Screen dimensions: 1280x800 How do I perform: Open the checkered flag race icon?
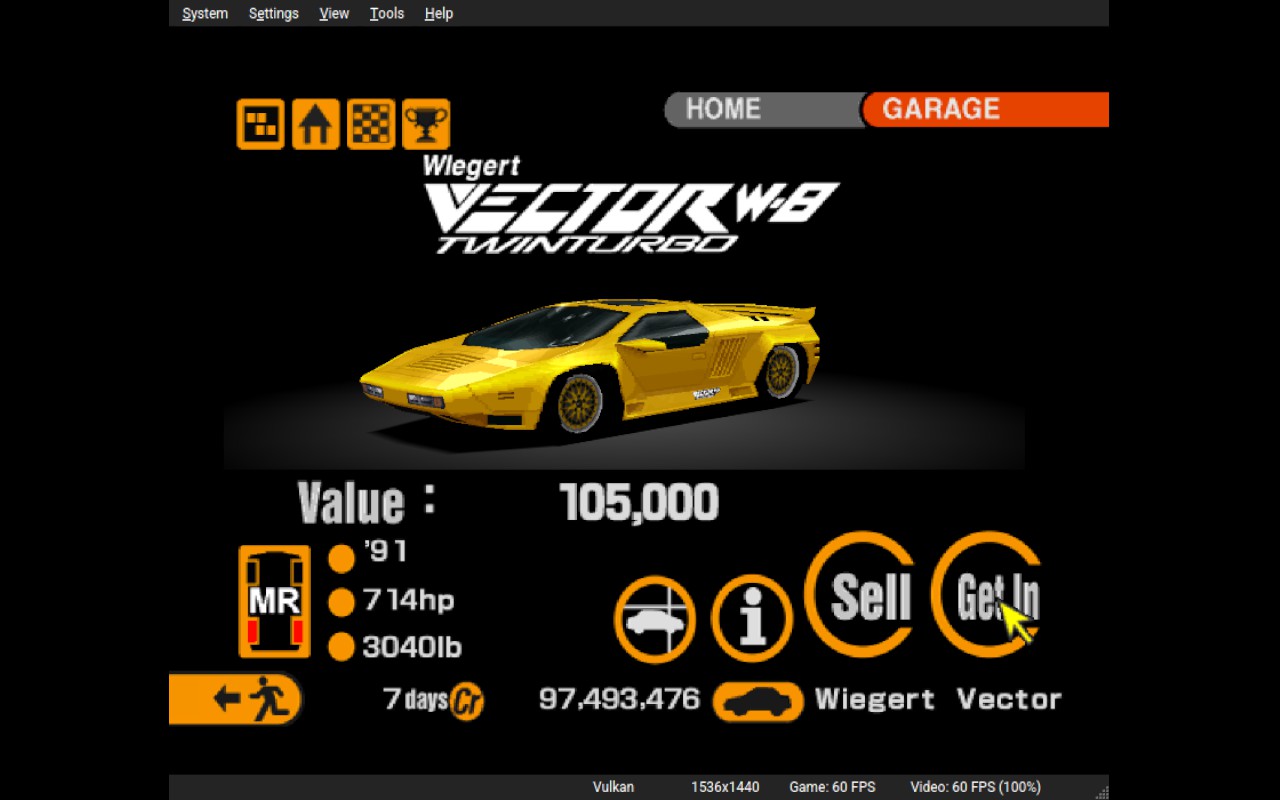[371, 125]
